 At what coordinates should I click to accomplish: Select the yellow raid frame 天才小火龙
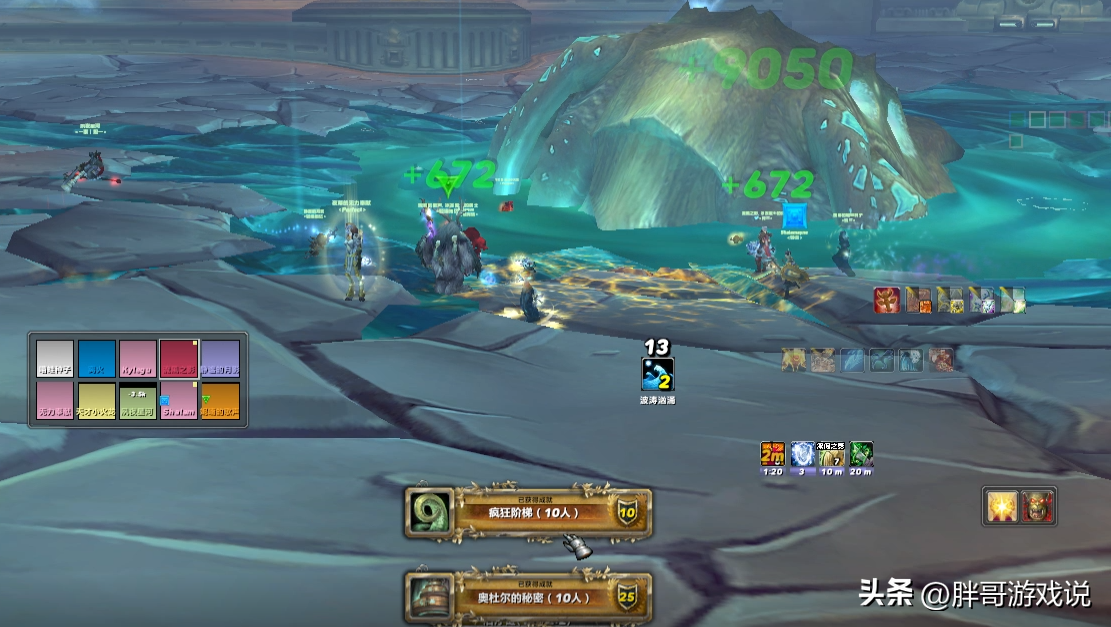tap(97, 400)
